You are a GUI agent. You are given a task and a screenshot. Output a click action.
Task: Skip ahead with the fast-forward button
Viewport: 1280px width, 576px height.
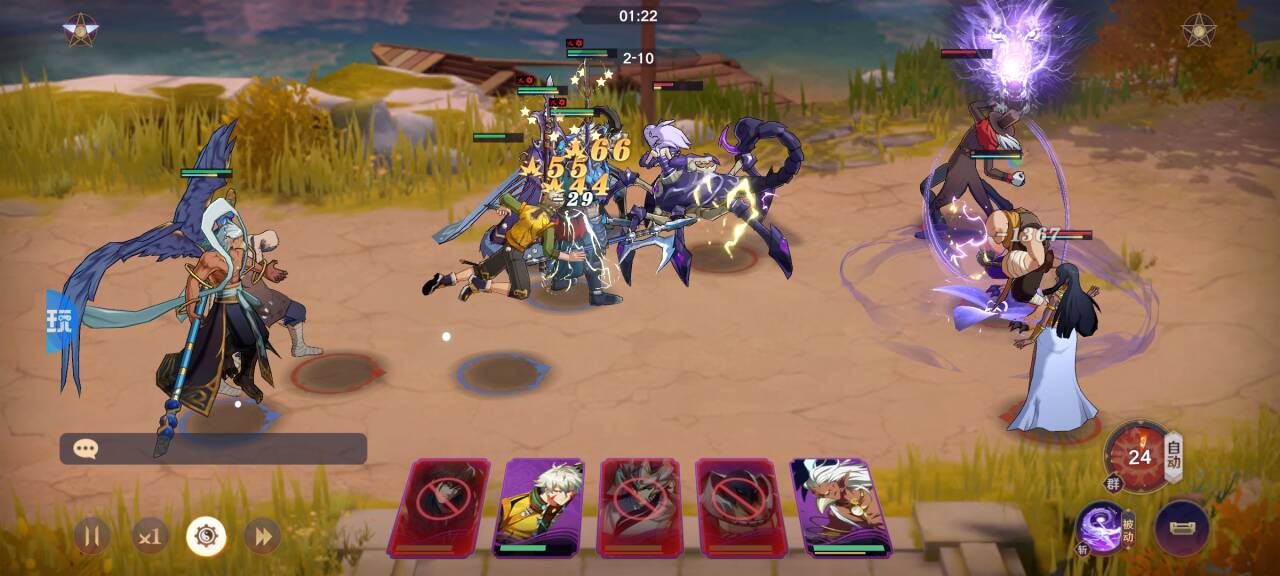coord(262,537)
